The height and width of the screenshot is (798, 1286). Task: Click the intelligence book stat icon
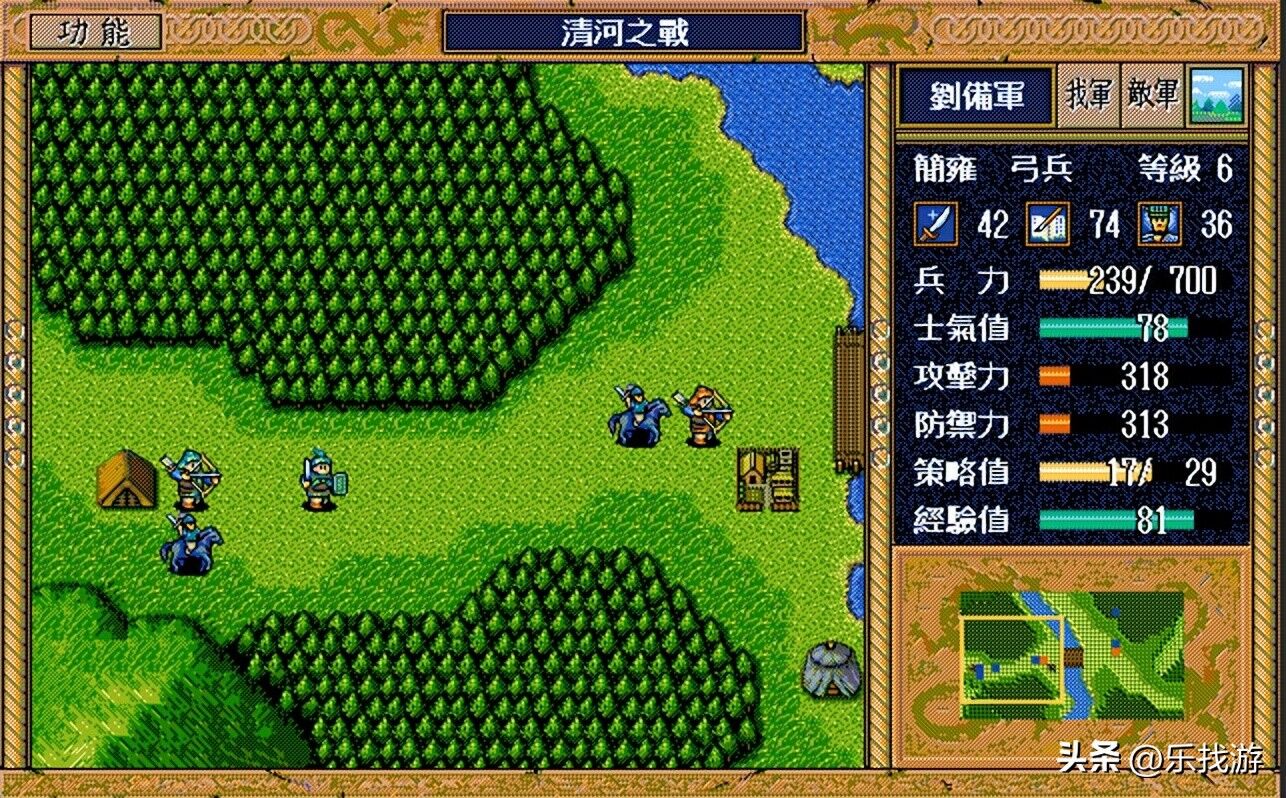(1046, 223)
